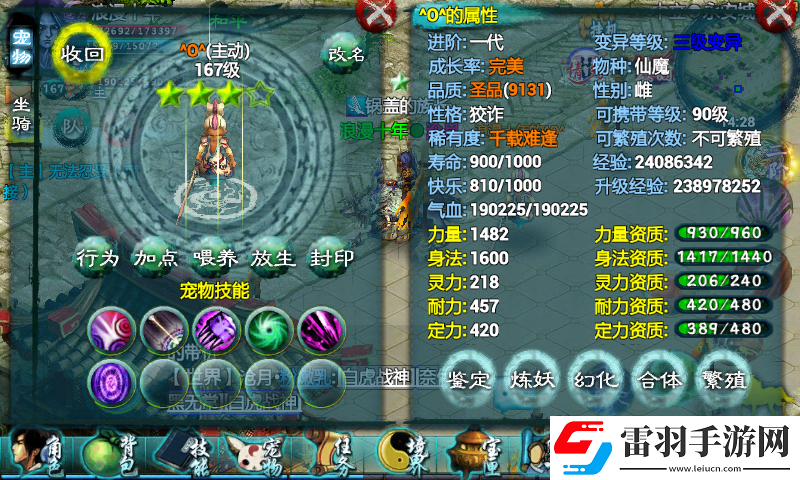Open the 背包 bag from the bottom bar
Image resolution: width=800 pixels, height=480 pixels.
point(105,454)
